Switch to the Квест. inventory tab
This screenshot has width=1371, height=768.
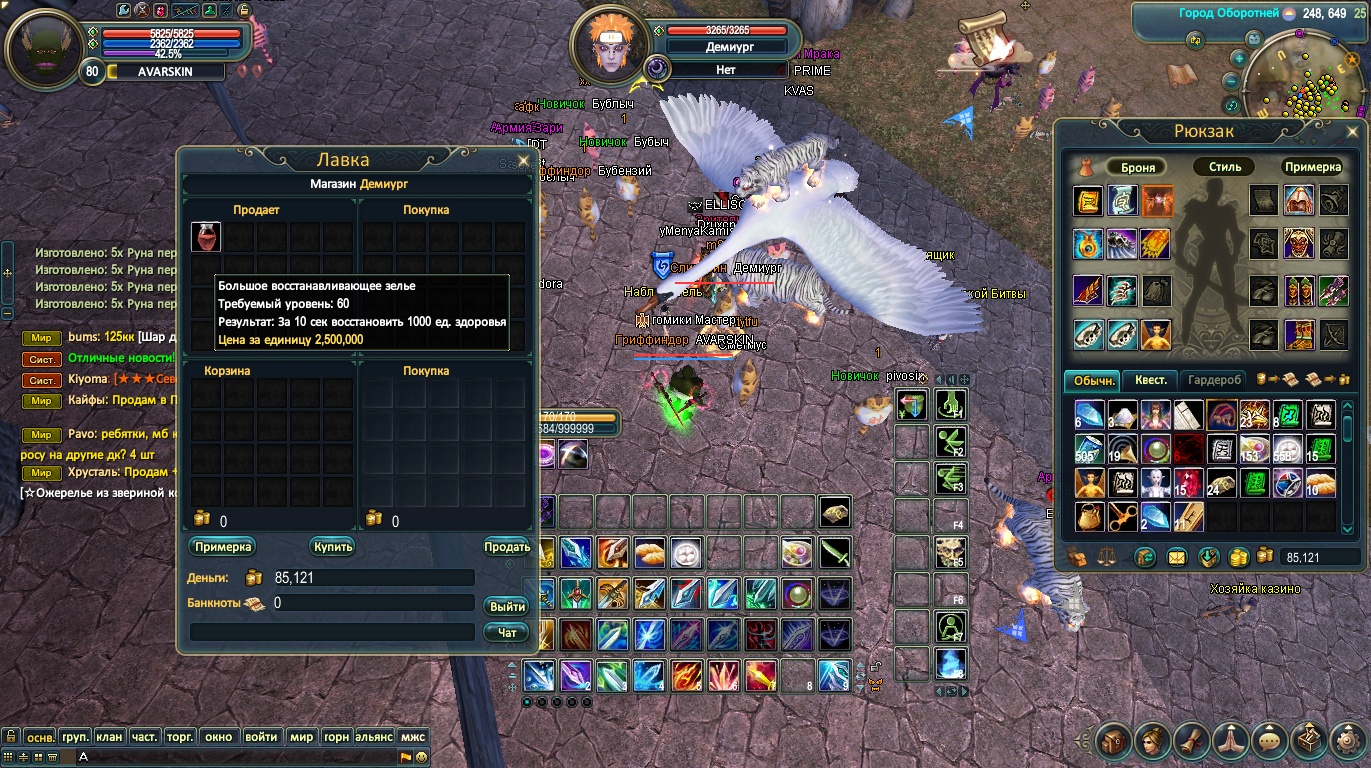pos(1150,380)
